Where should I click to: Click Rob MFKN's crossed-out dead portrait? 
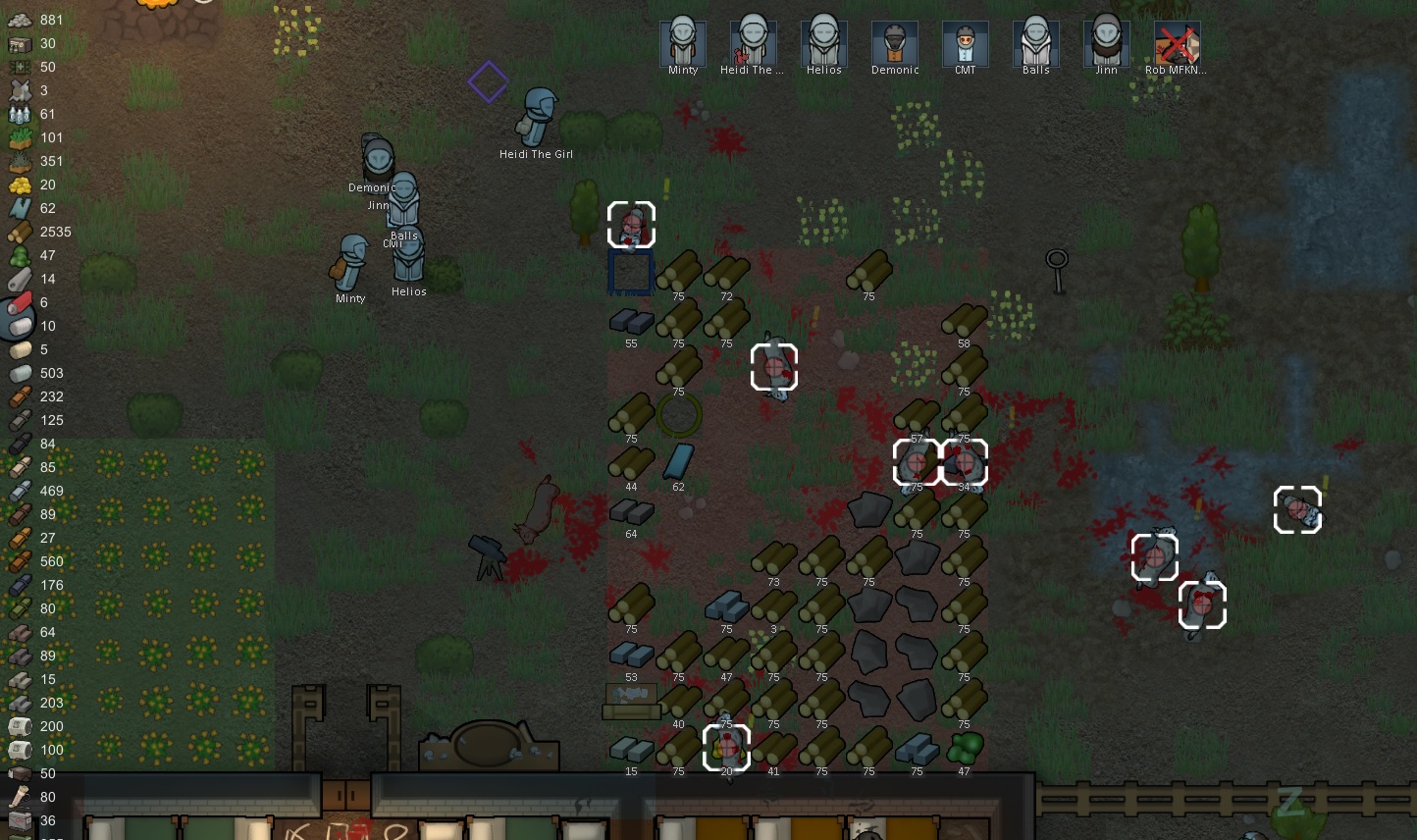(x=1177, y=41)
